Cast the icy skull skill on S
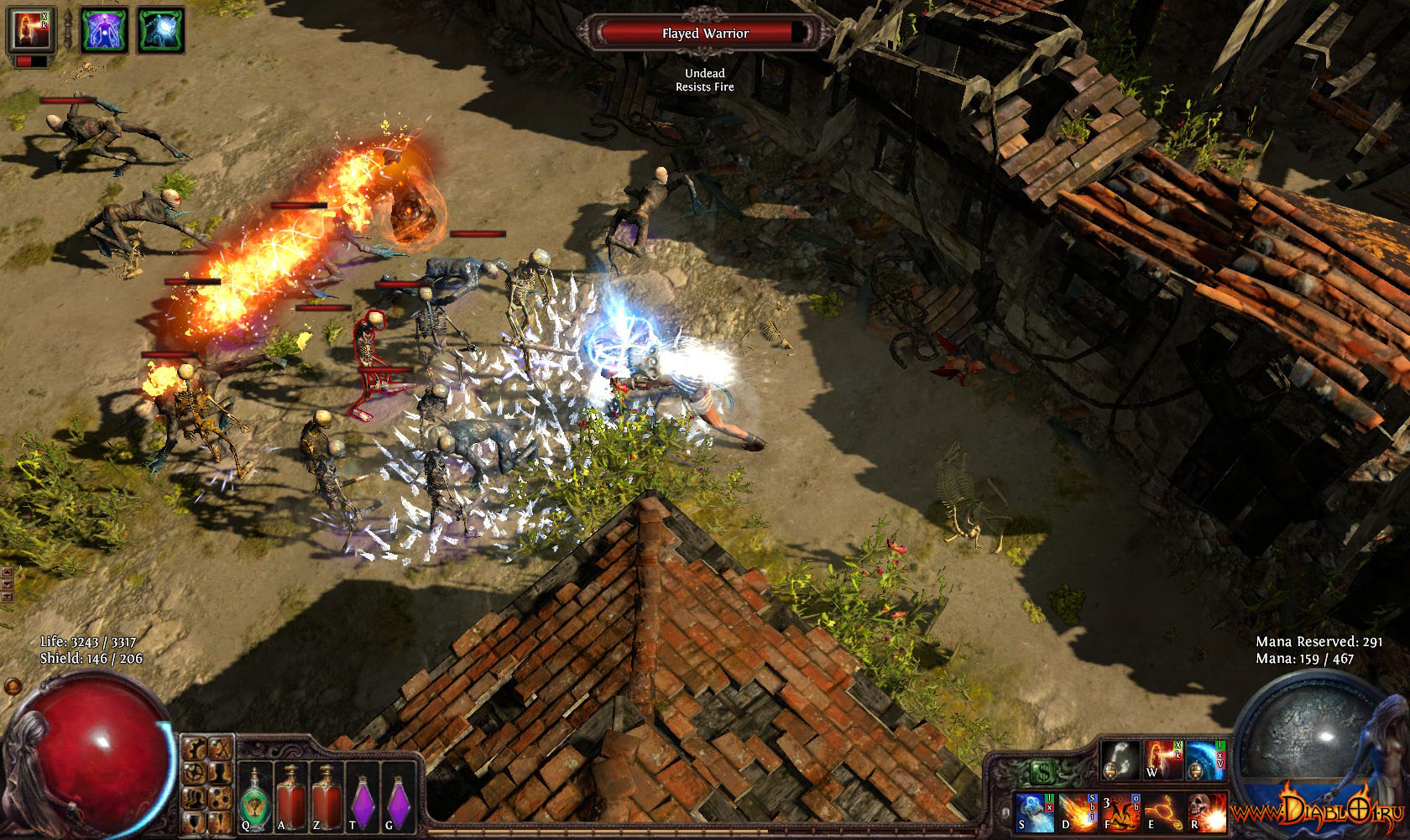The image size is (1410, 840). 1035,812
